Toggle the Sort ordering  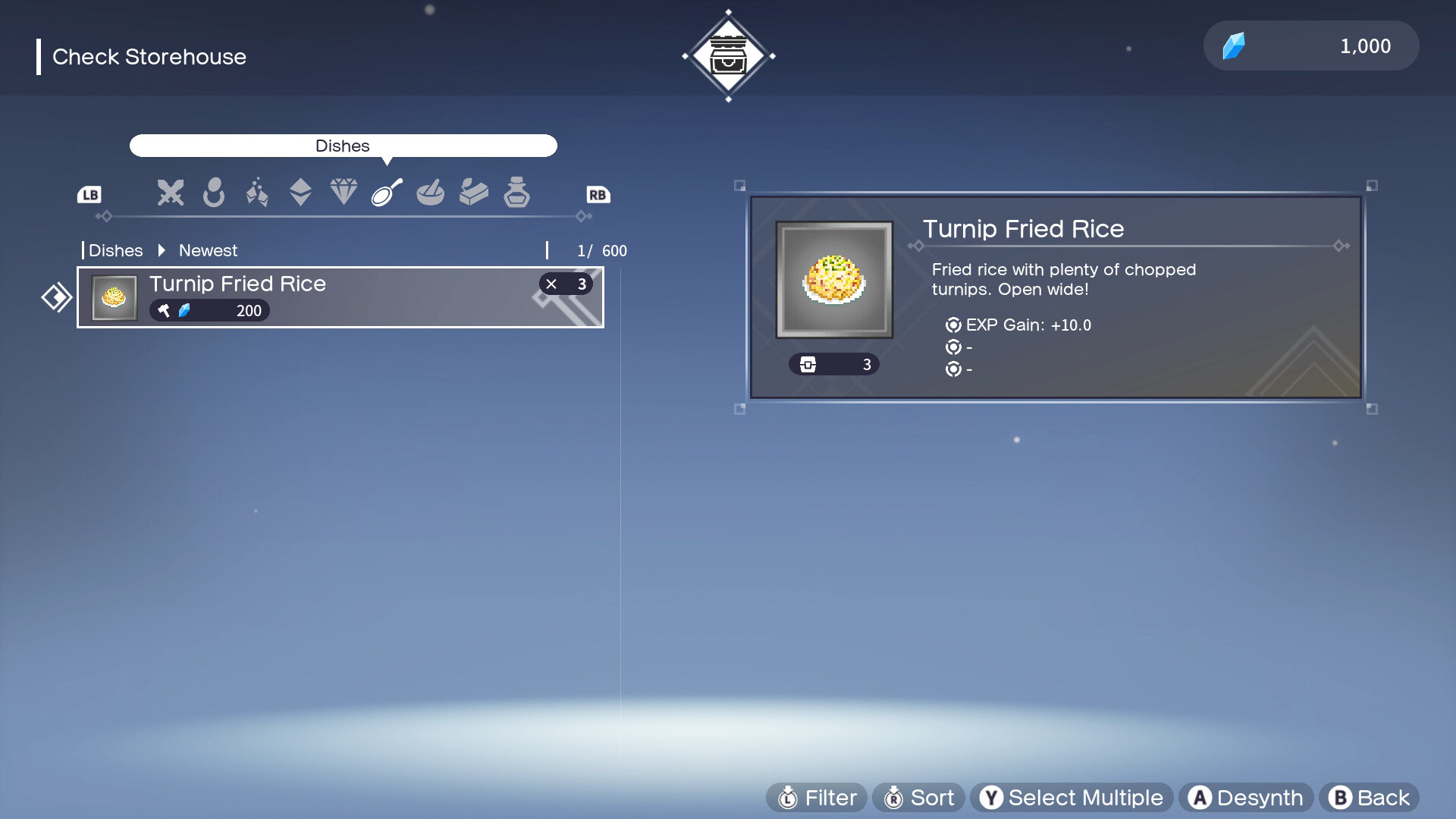pyautogui.click(x=918, y=798)
